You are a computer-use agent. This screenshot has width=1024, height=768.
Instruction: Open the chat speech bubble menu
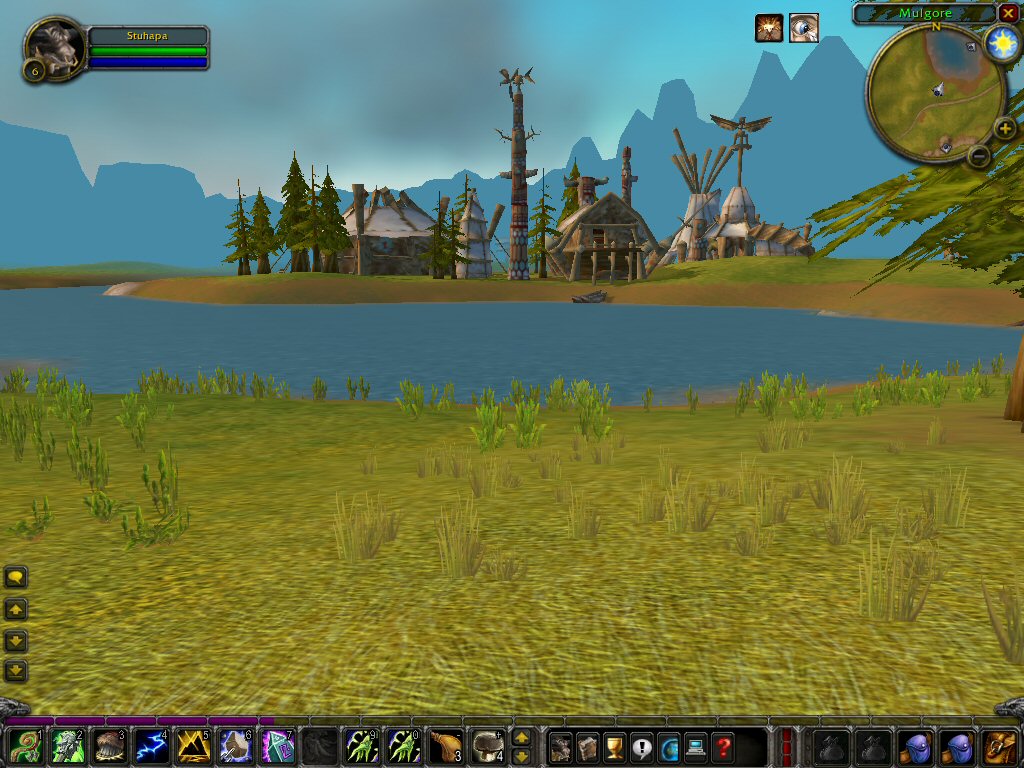click(16, 577)
